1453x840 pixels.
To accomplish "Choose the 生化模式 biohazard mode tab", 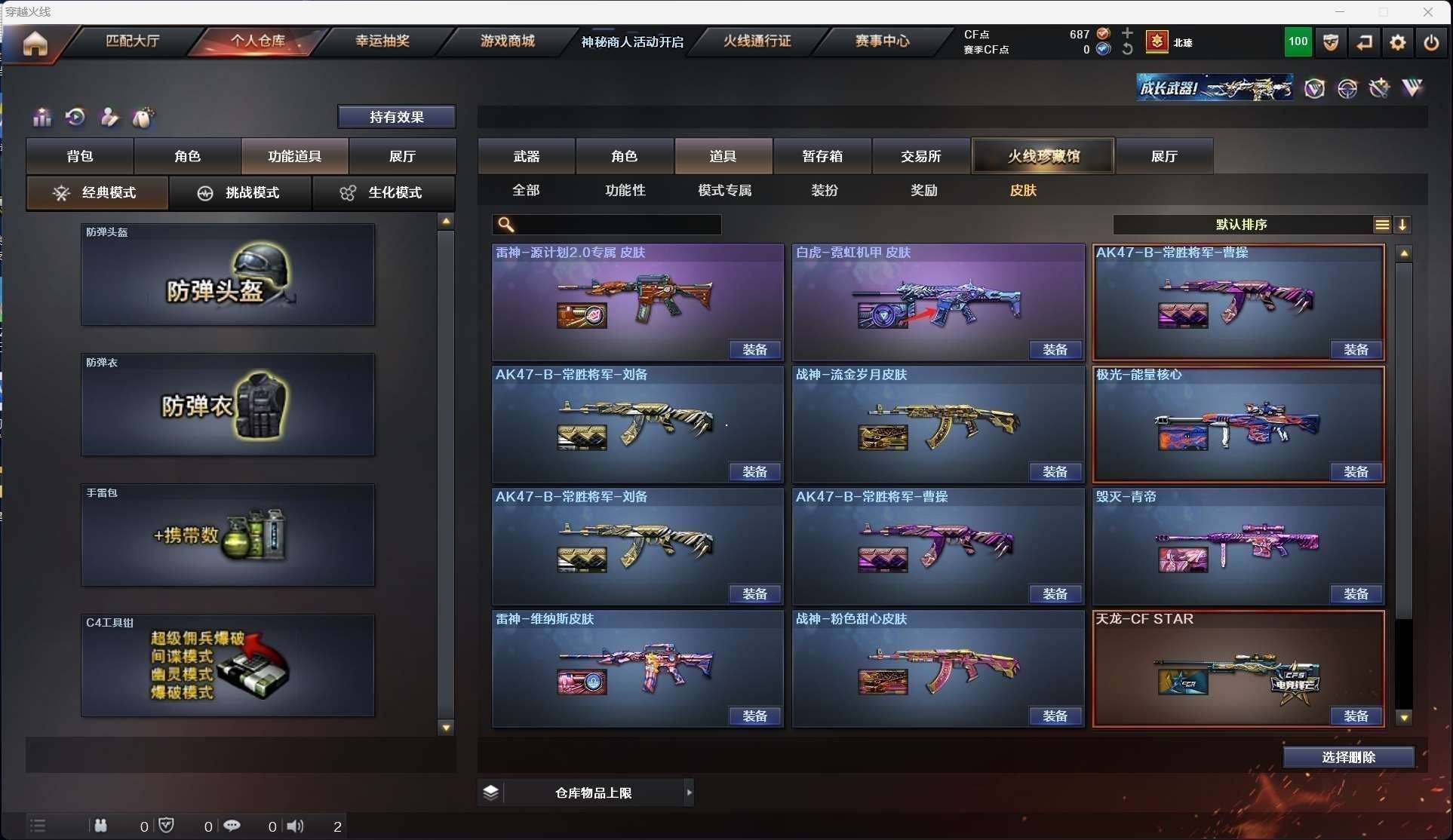I will [x=383, y=193].
